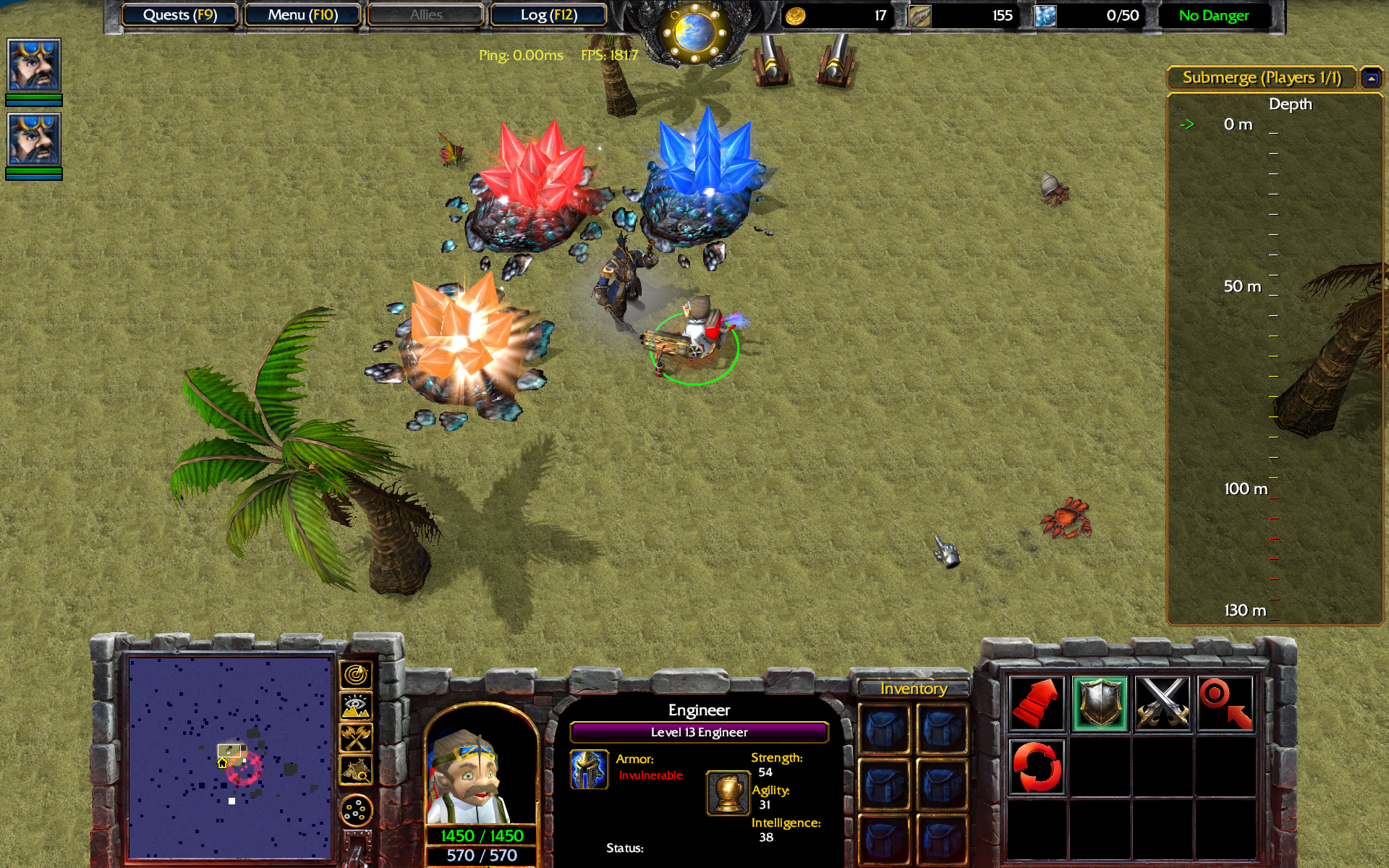The width and height of the screenshot is (1389, 868).
Task: Select the red circle-and-arrow command icon
Action: click(1226, 703)
